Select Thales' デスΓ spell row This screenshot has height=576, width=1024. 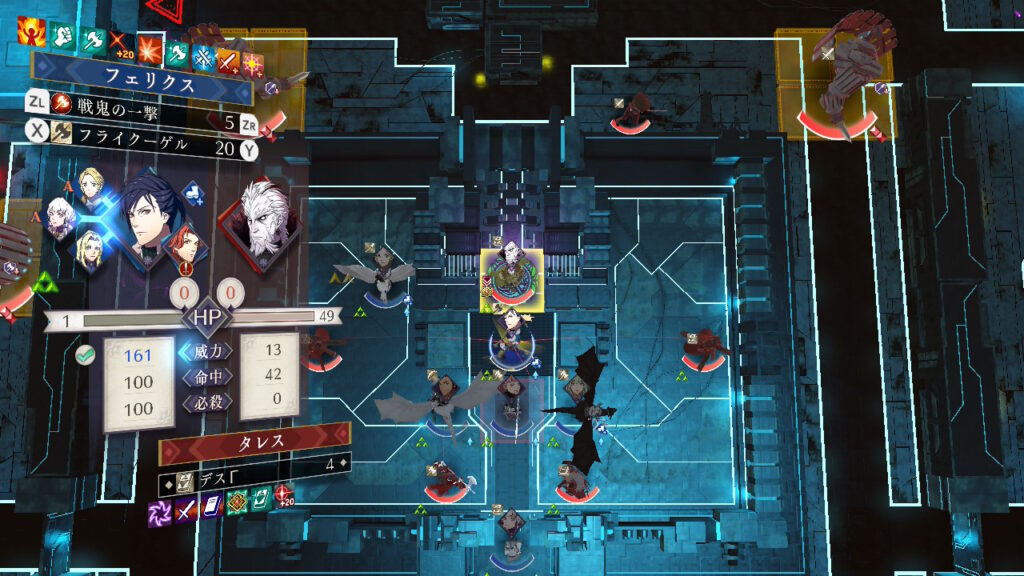coord(250,465)
